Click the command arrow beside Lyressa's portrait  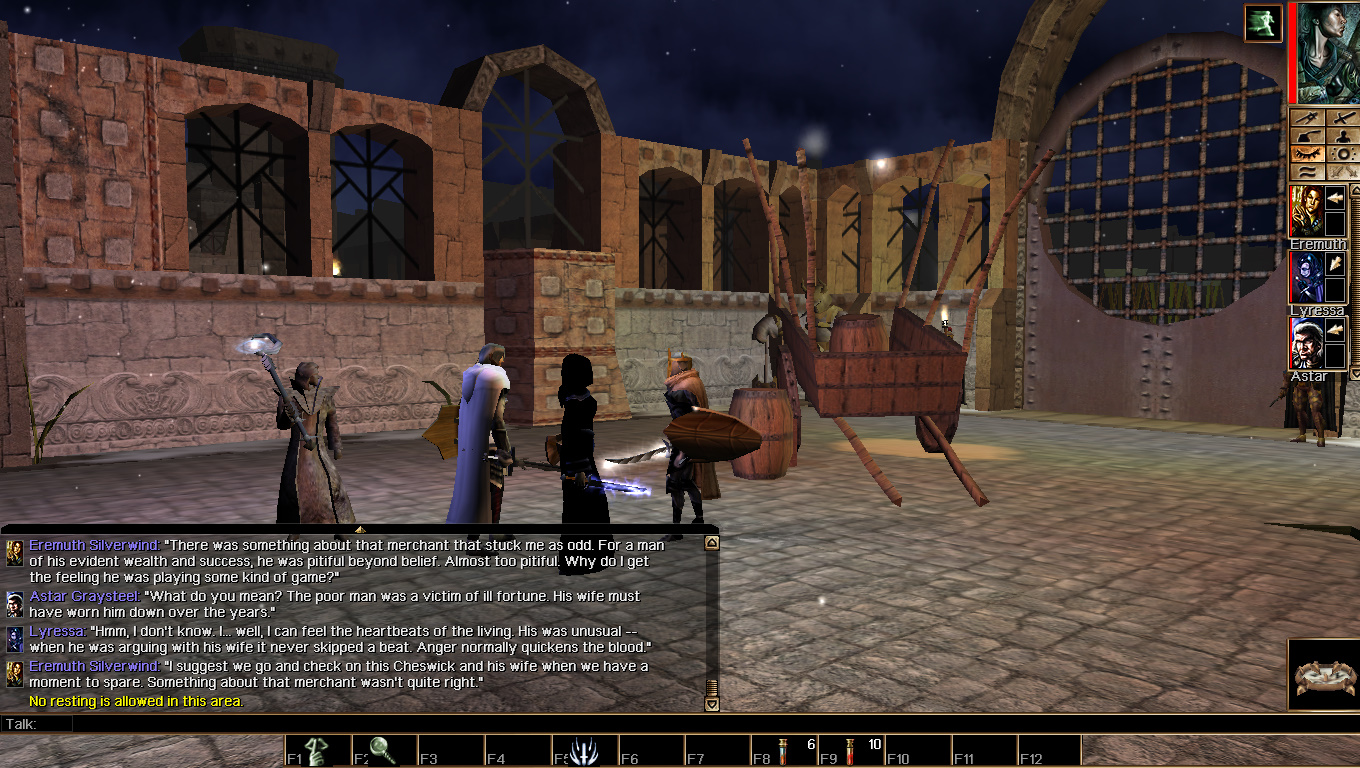[1336, 264]
